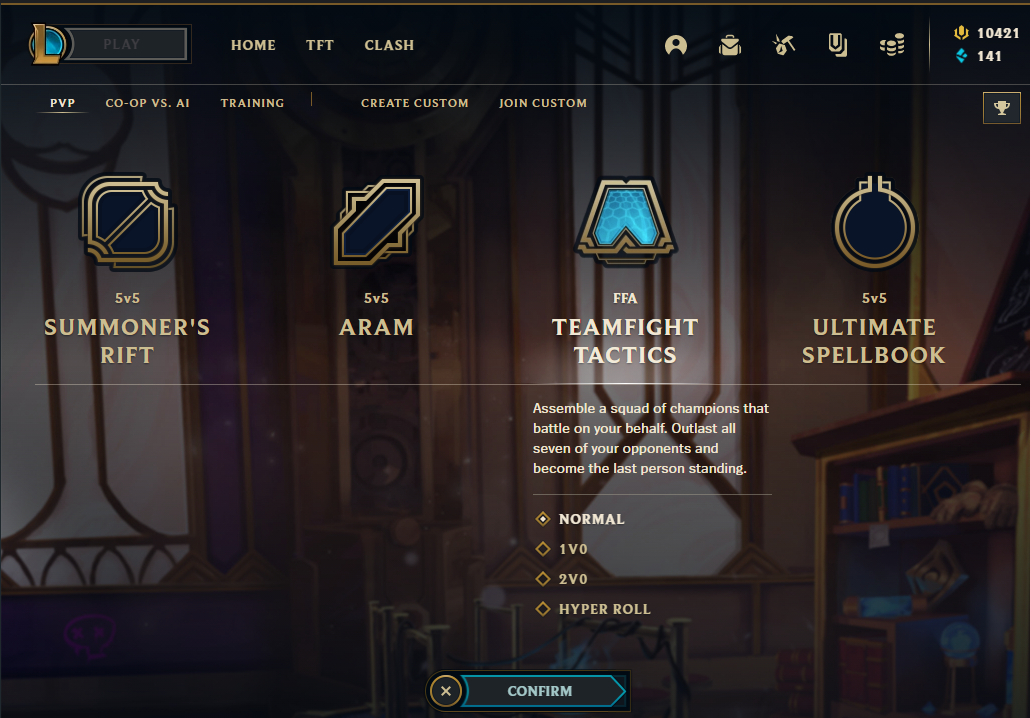Open the summoner profile icon
The width and height of the screenshot is (1030, 718).
coord(676,45)
